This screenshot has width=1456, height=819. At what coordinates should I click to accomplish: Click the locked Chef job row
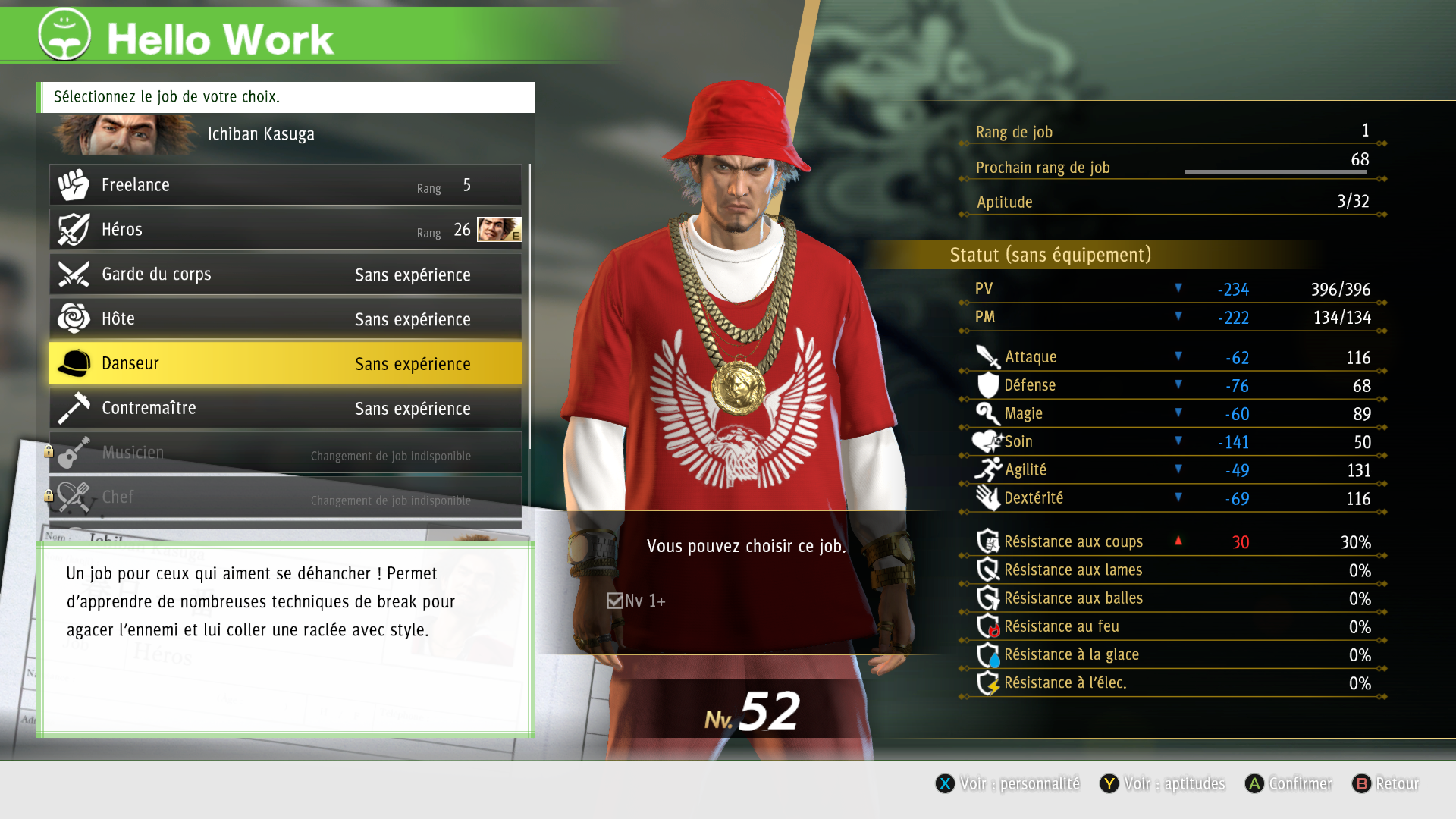coord(285,497)
